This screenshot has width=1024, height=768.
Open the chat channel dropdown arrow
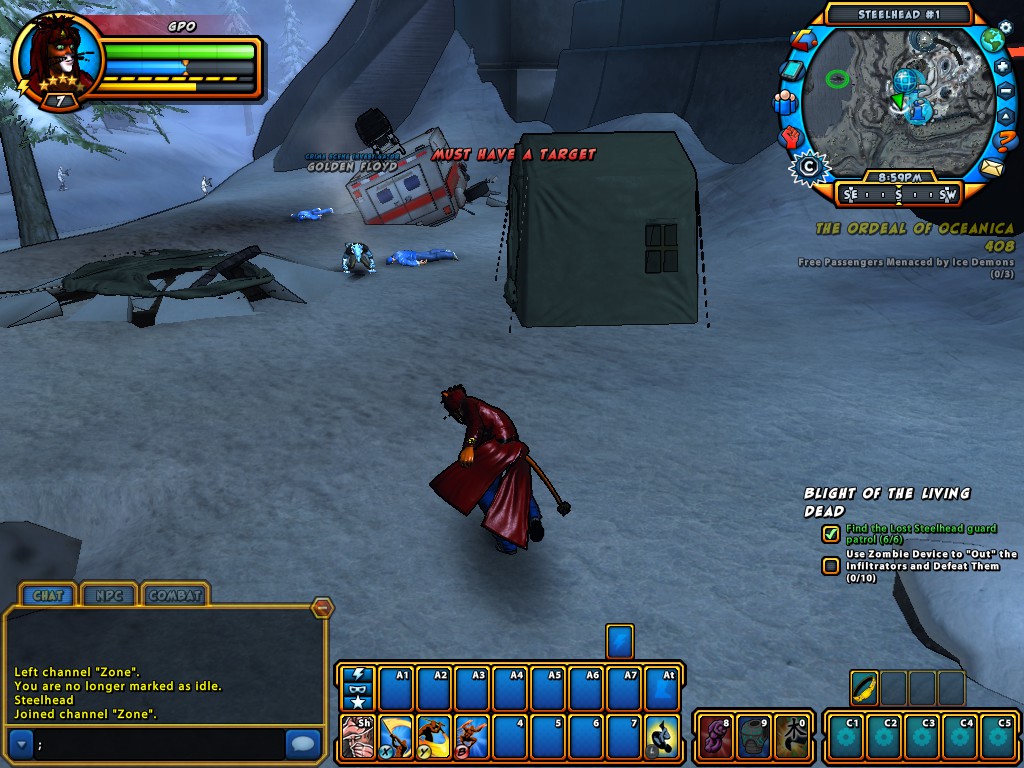coord(21,743)
